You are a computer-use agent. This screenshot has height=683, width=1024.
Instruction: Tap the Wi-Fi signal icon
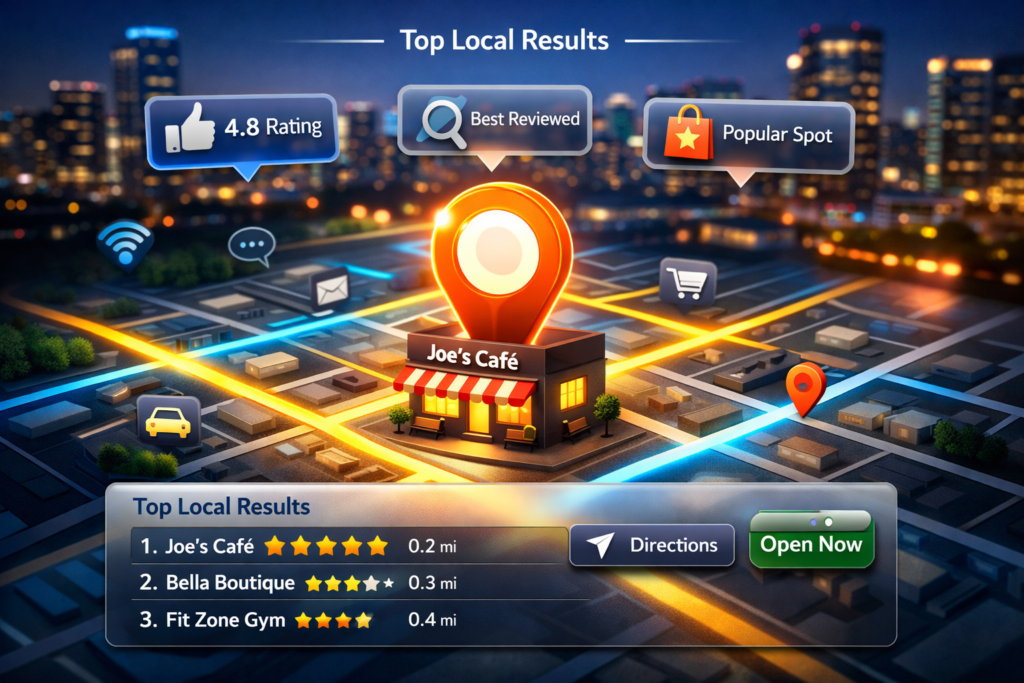(x=125, y=244)
